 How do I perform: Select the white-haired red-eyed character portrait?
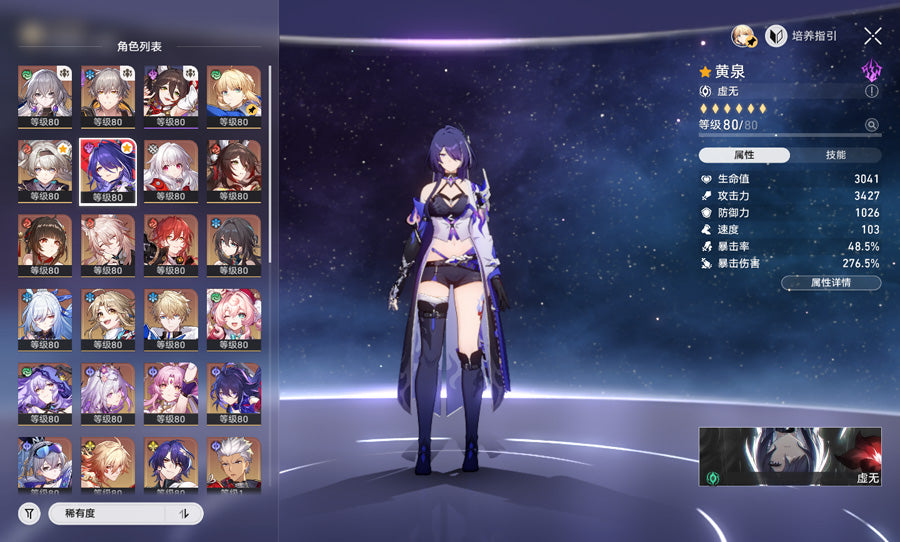[x=171, y=171]
